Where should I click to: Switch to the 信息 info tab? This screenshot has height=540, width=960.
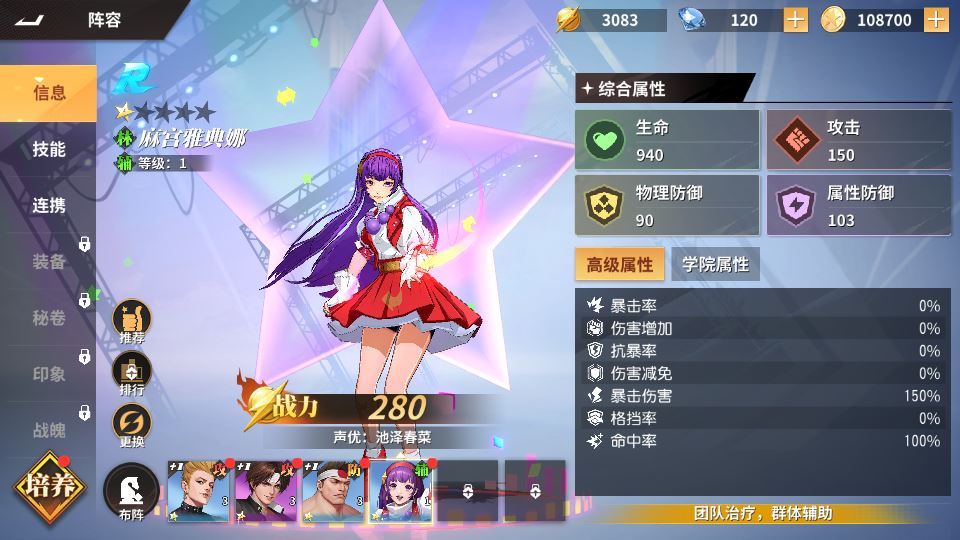(49, 93)
